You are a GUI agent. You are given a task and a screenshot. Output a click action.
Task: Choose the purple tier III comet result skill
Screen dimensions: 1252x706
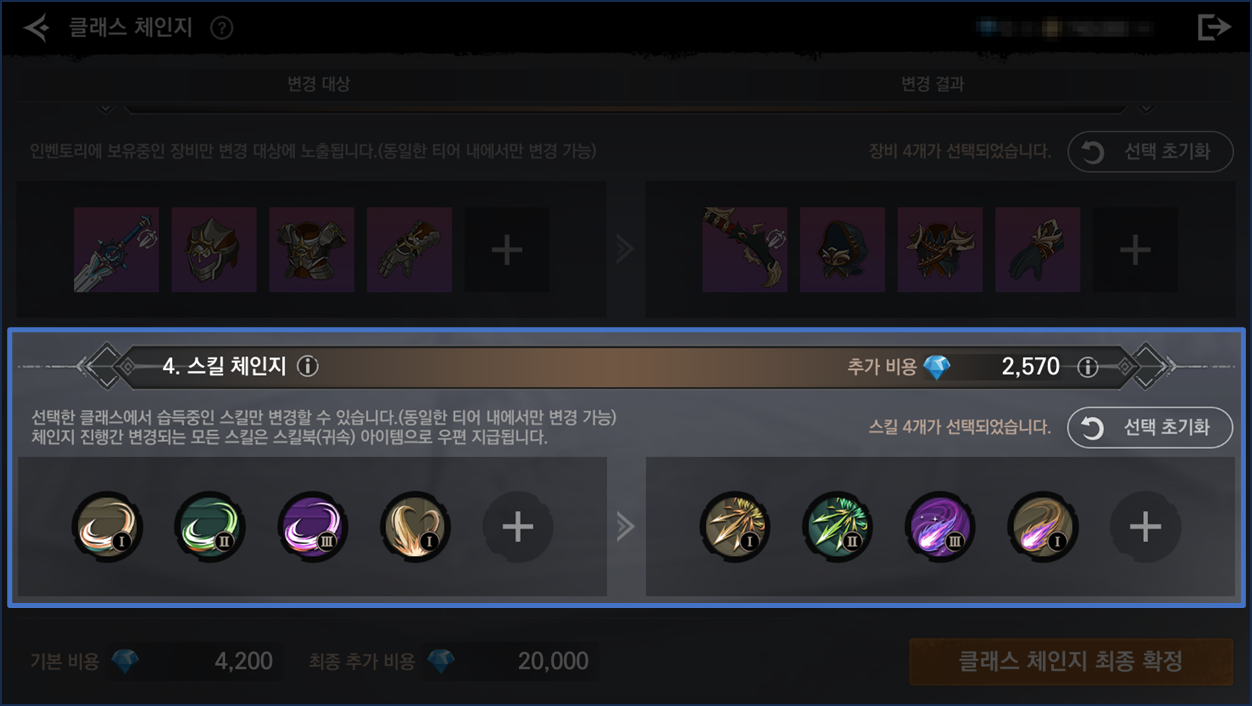tap(940, 526)
